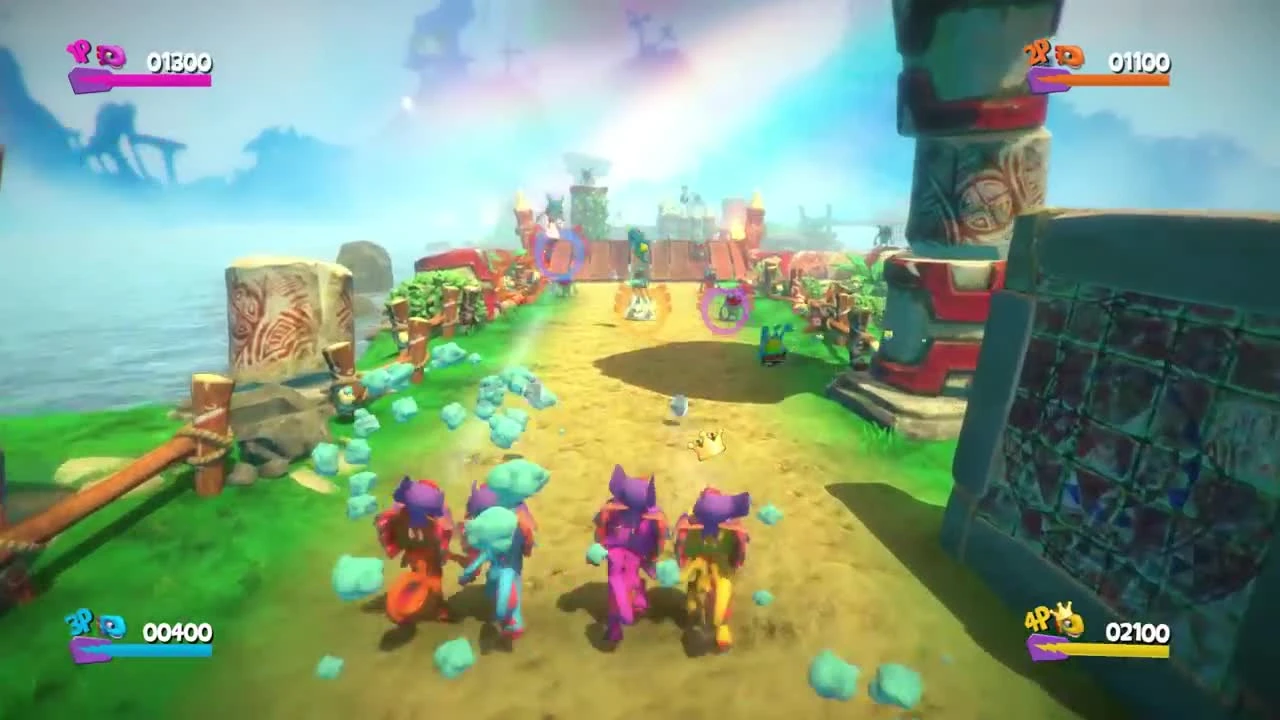Click the score 00400 for player 3

click(x=180, y=632)
